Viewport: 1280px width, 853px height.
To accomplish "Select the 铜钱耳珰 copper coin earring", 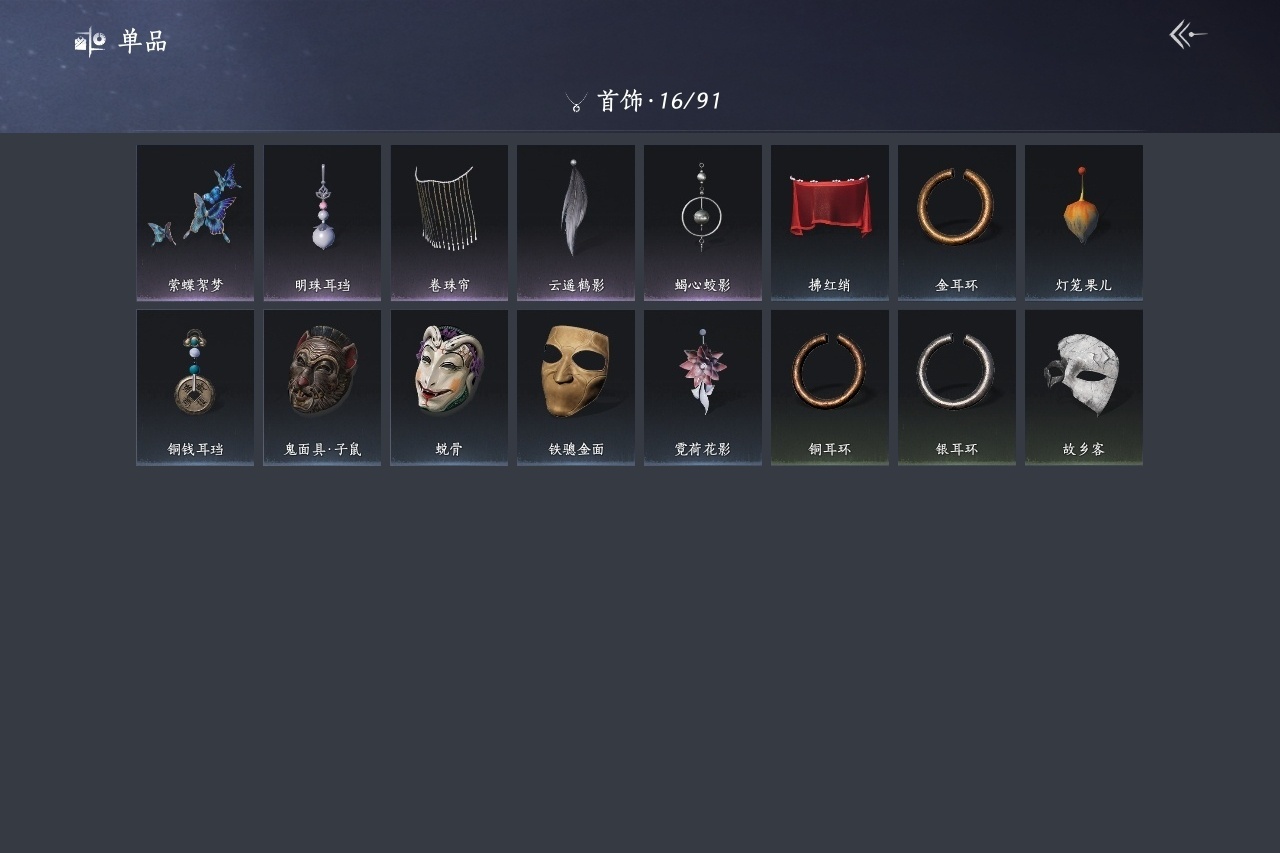I will point(195,387).
